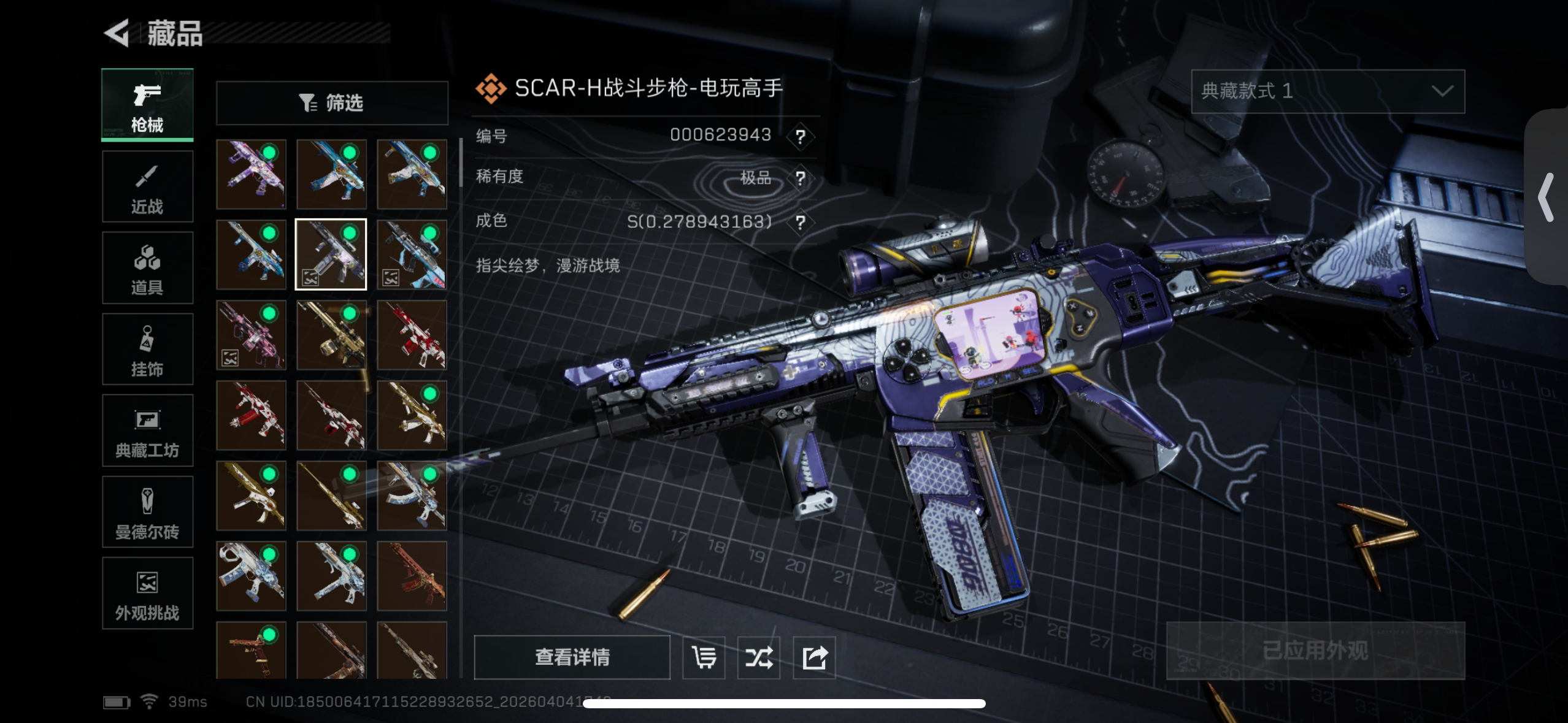Open the 典藏工坊 workshop tab
The width and height of the screenshot is (1568, 723).
[x=147, y=431]
